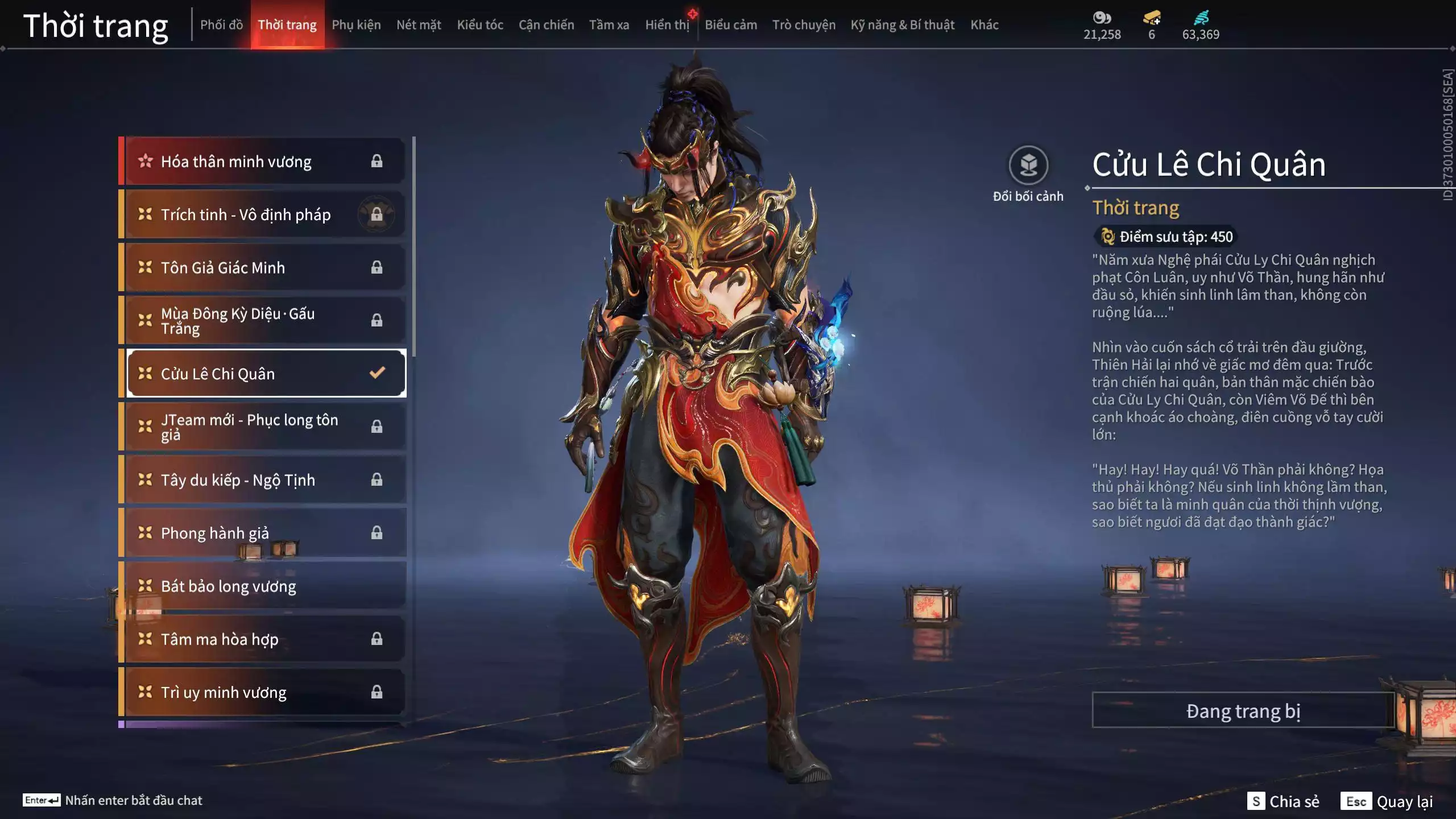Select the Nét mặt tab

click(x=419, y=25)
